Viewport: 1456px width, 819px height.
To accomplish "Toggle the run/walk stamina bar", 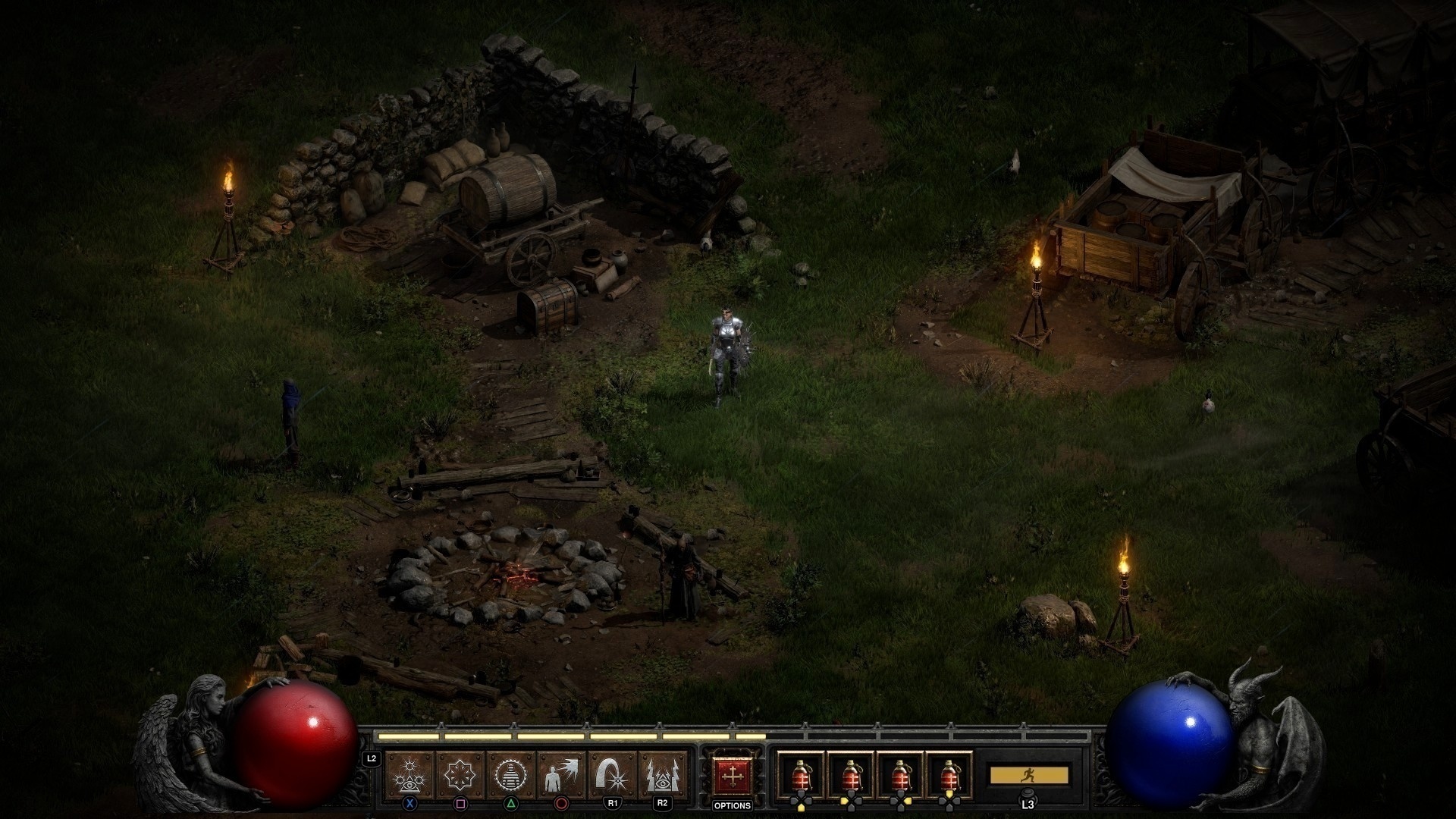I will (x=1028, y=775).
